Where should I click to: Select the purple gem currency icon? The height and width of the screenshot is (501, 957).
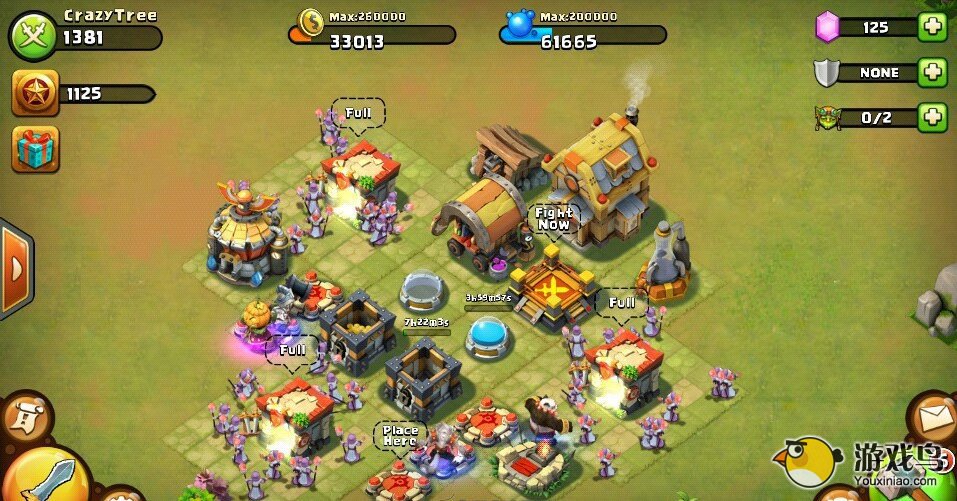coord(827,27)
